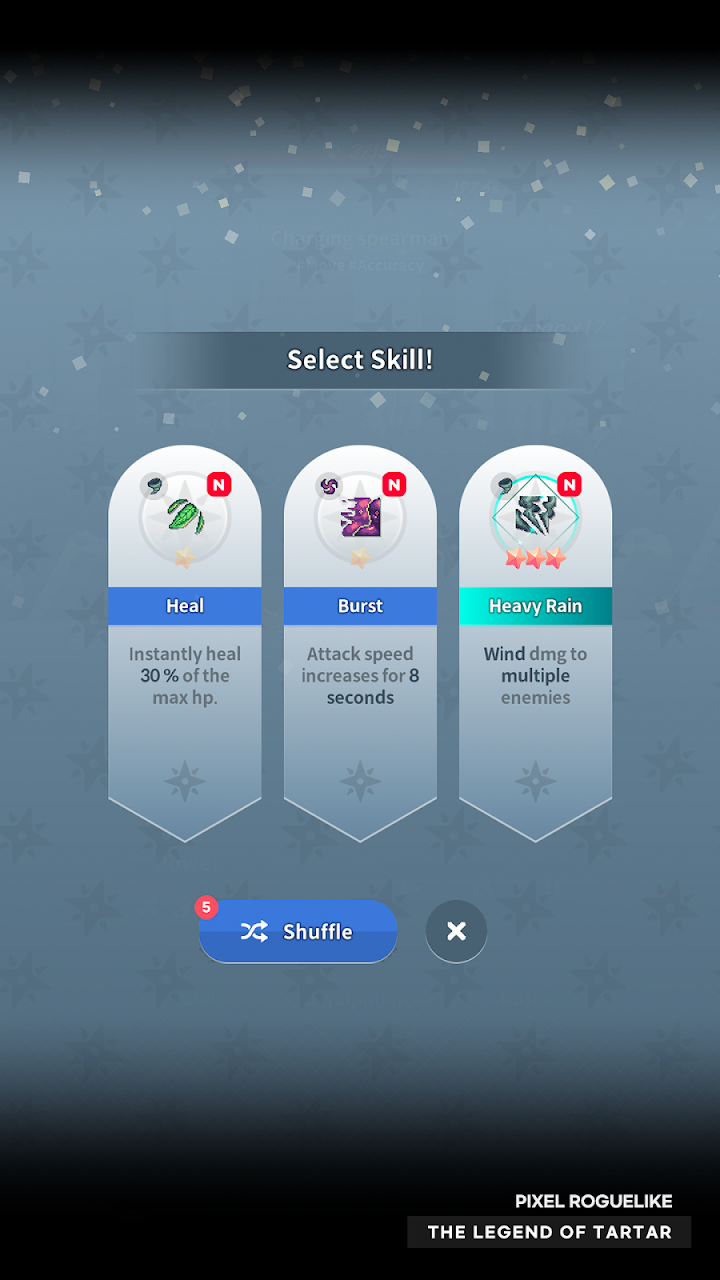Choose the Heal skill card
The width and height of the screenshot is (720, 1280).
click(x=185, y=640)
